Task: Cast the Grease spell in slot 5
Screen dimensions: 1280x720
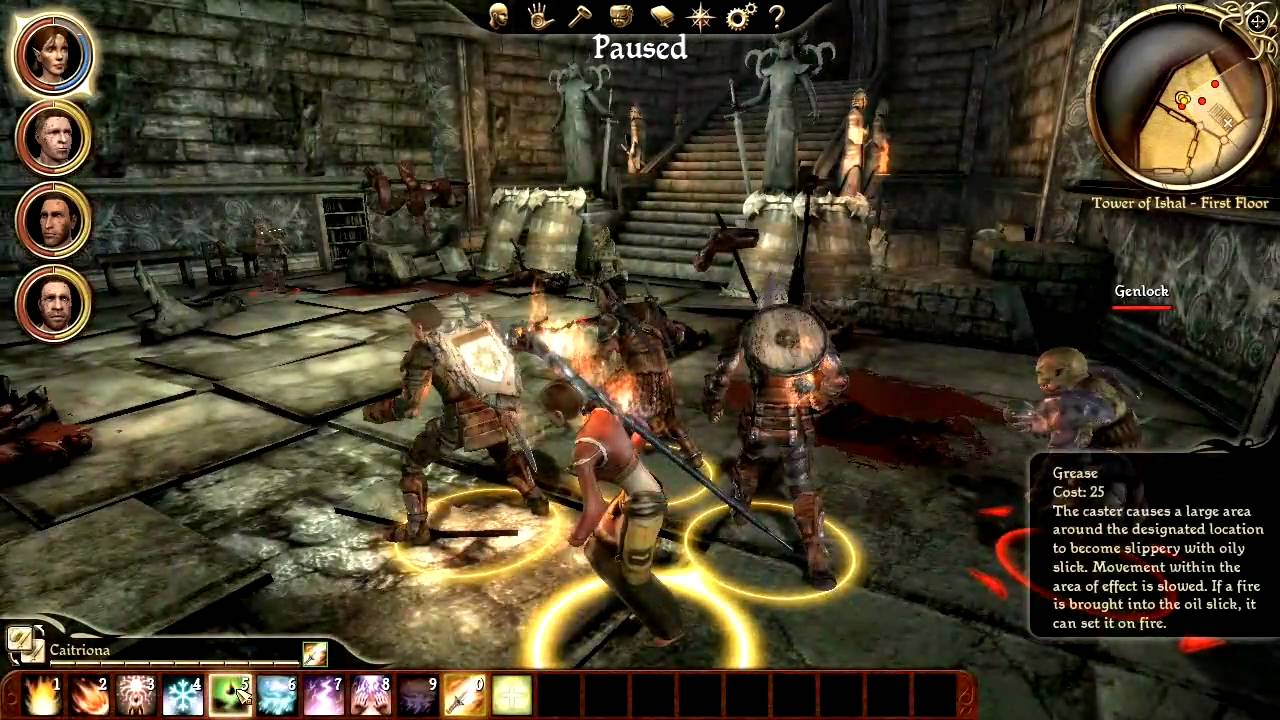Action: [230, 693]
